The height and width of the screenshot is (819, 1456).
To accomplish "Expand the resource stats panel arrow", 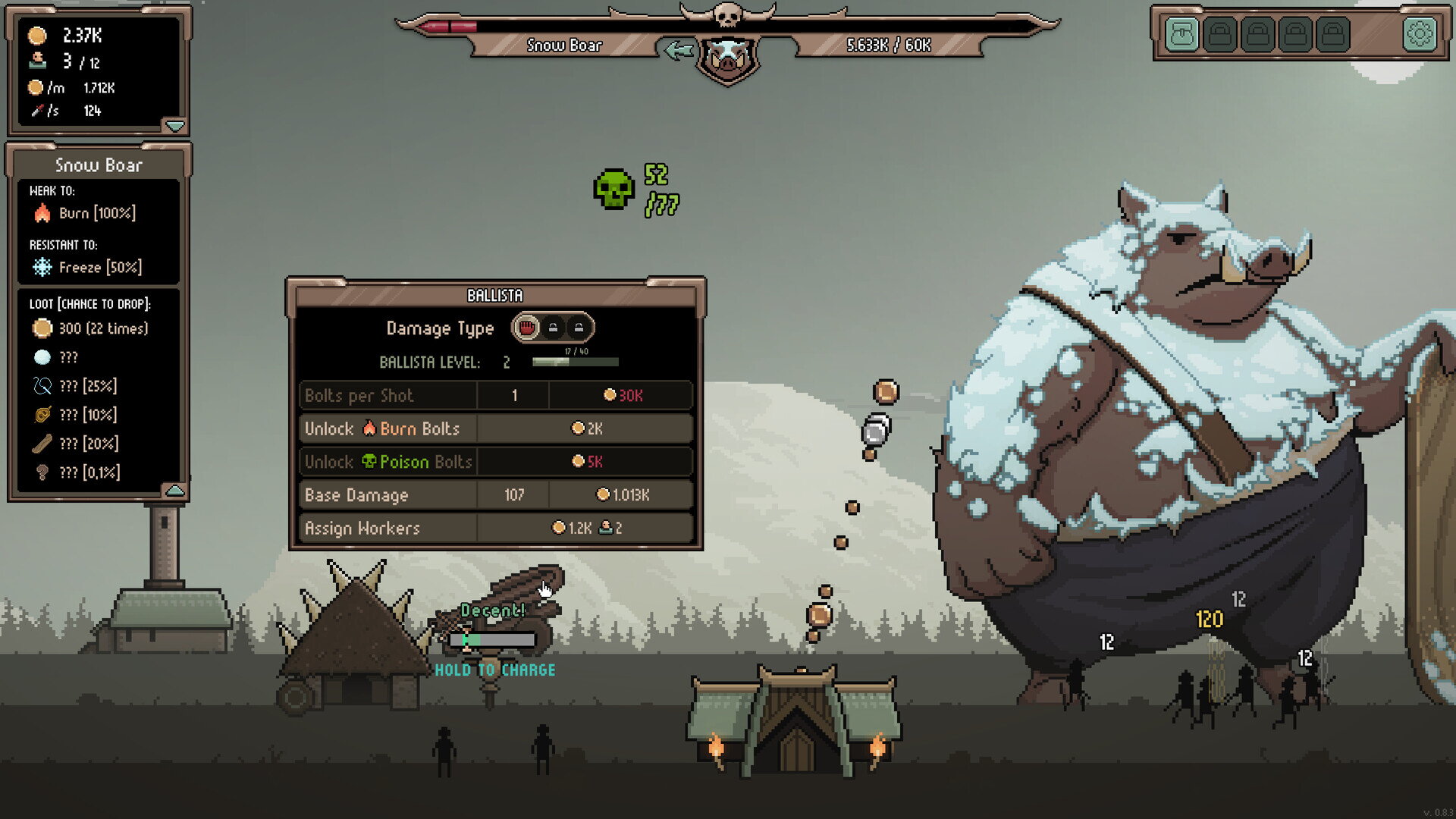I will point(175,125).
